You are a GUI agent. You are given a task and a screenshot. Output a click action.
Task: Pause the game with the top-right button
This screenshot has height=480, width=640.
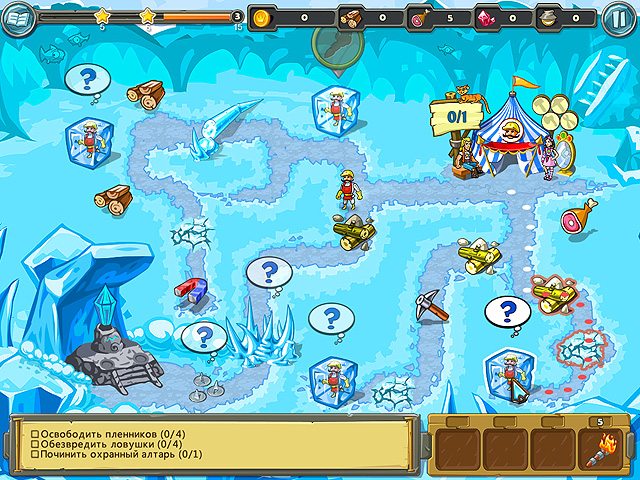[616, 18]
